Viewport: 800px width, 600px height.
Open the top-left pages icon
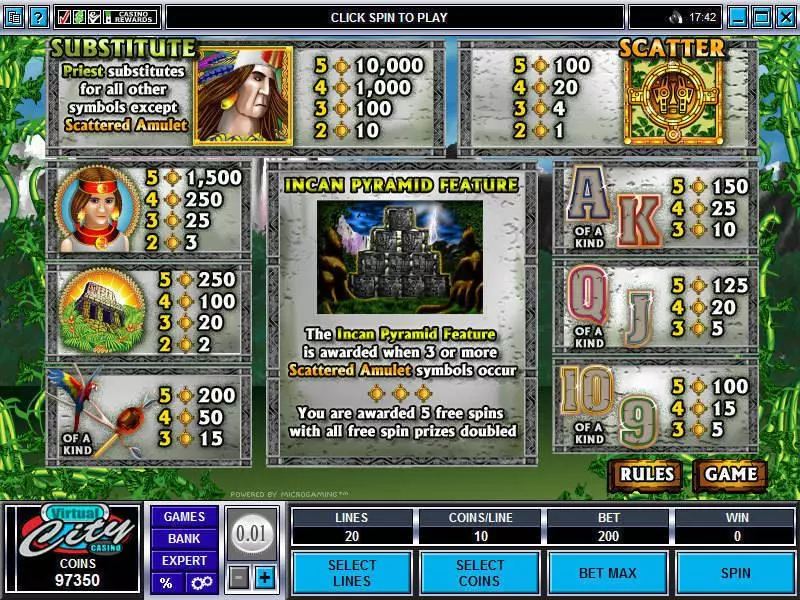[13, 17]
